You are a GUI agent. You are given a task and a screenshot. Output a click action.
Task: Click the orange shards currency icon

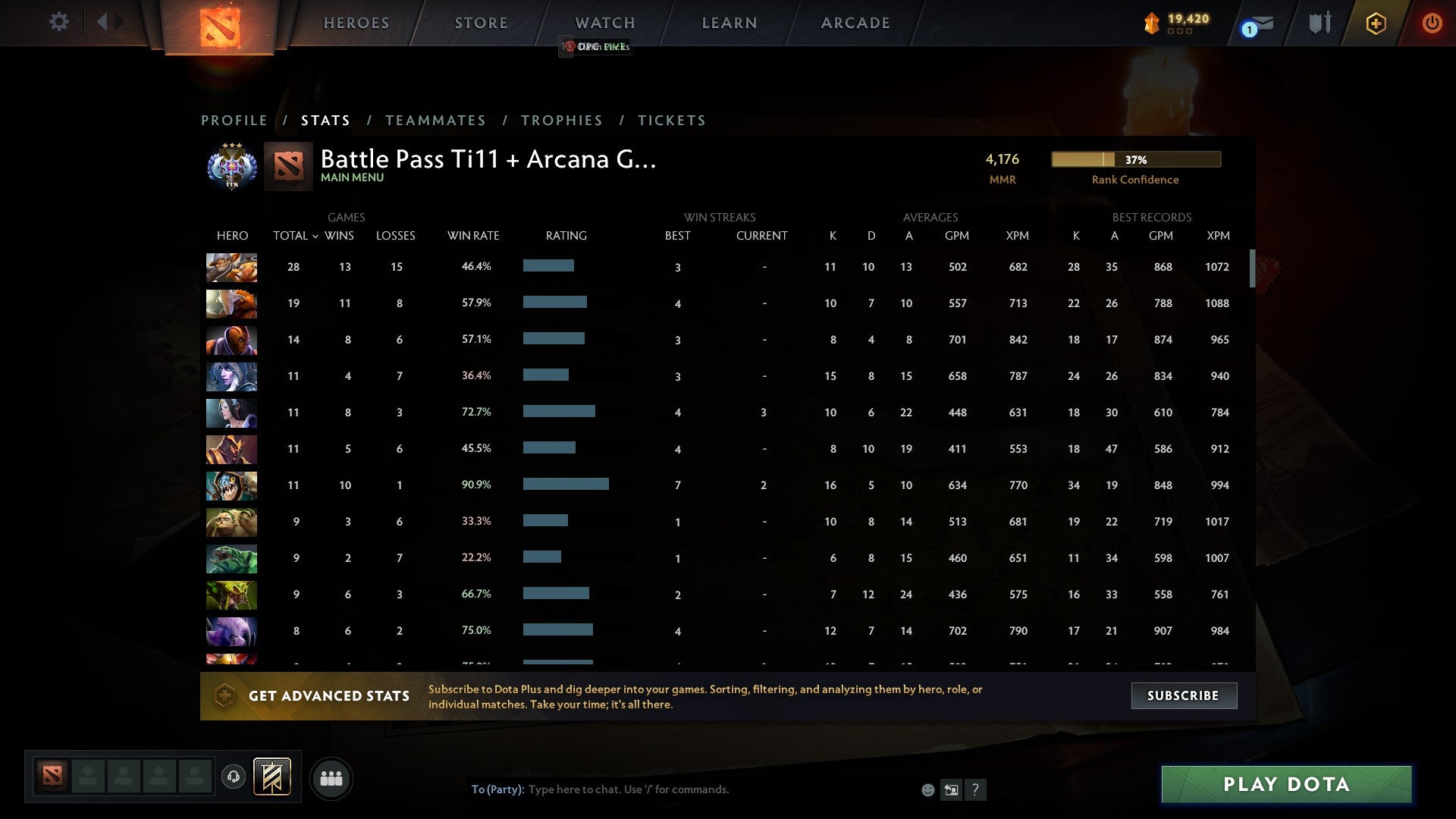(x=1150, y=23)
